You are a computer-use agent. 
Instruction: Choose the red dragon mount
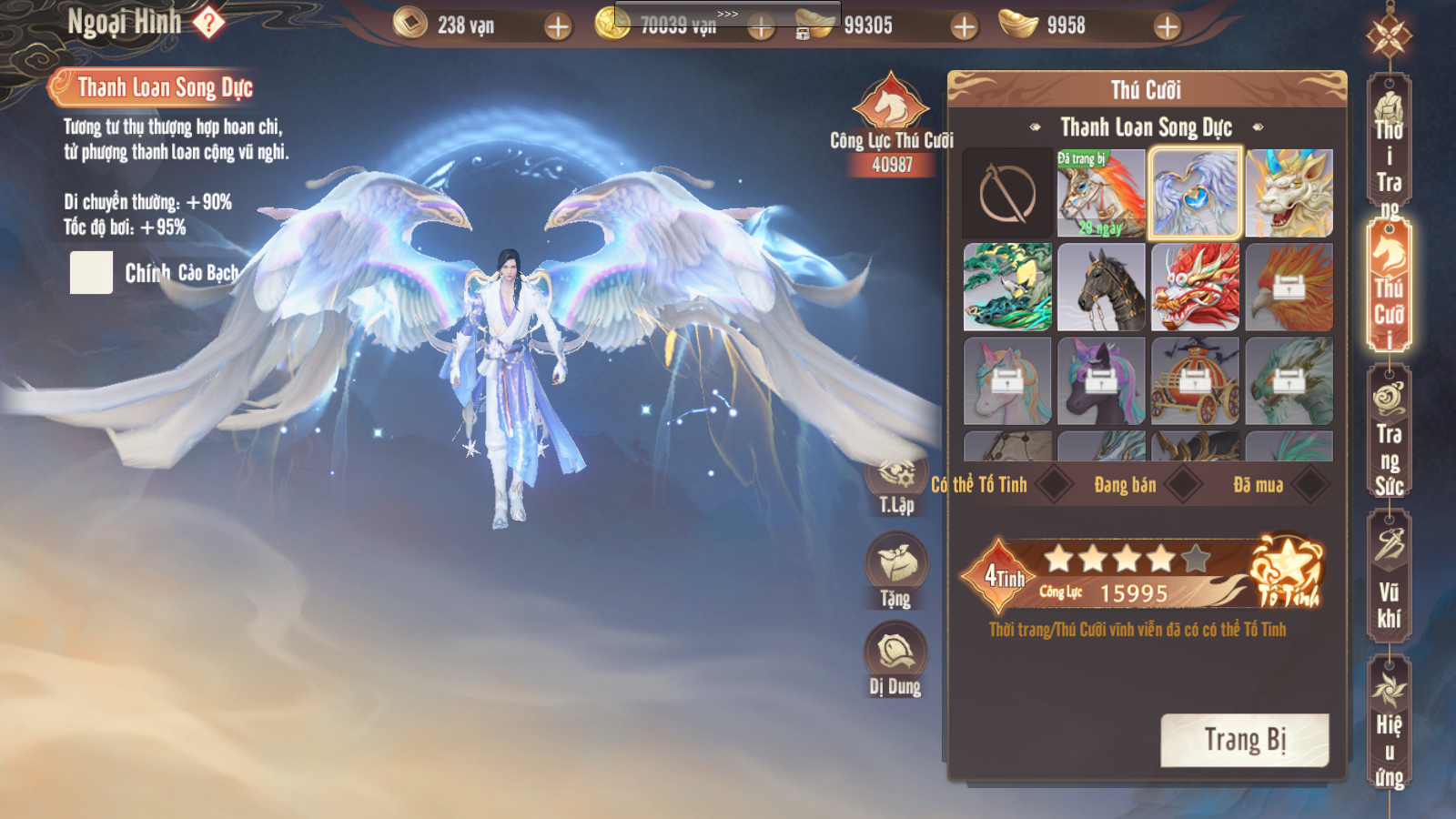point(1195,287)
